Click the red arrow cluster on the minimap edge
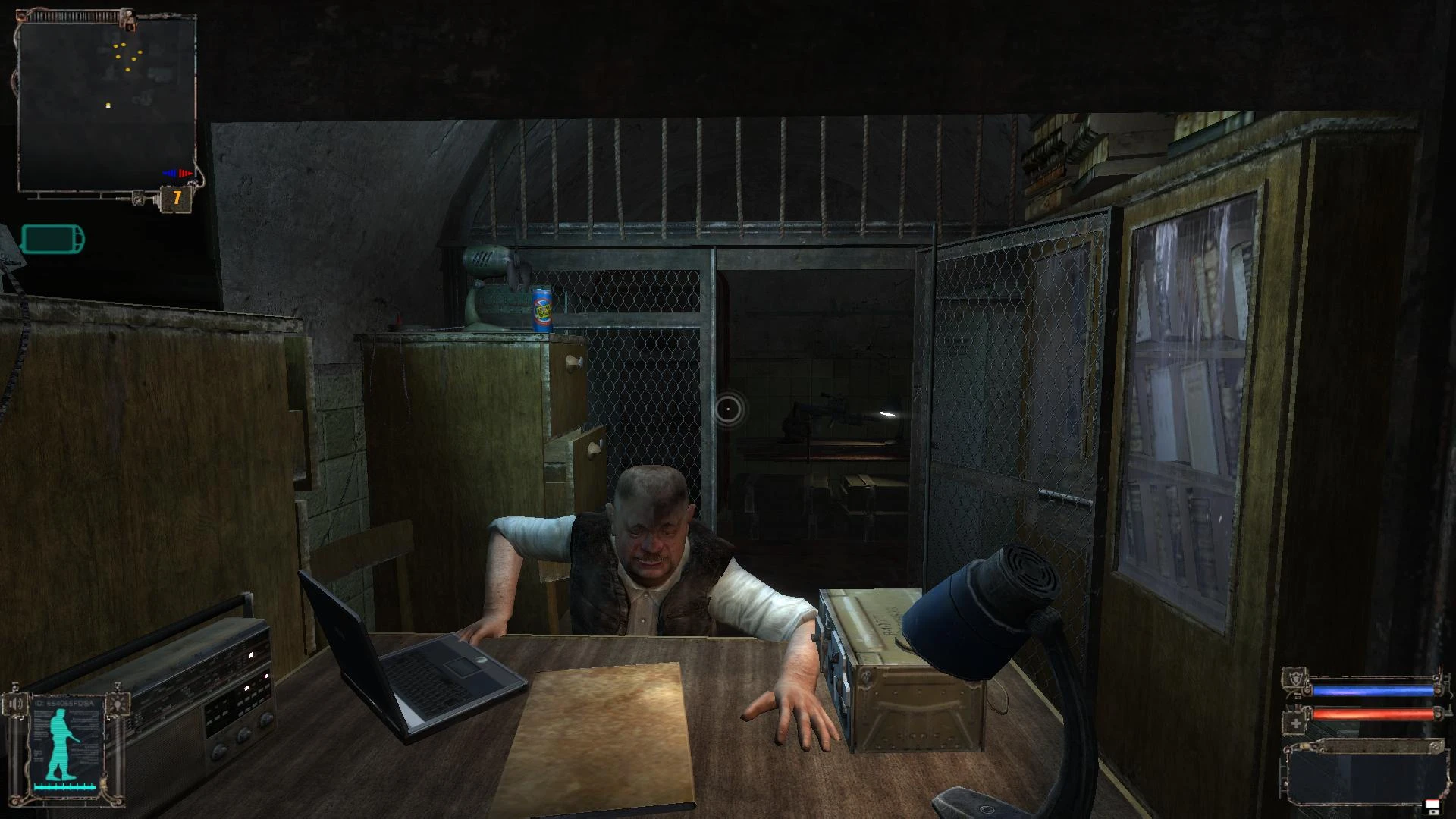The image size is (1456, 819). click(x=184, y=173)
